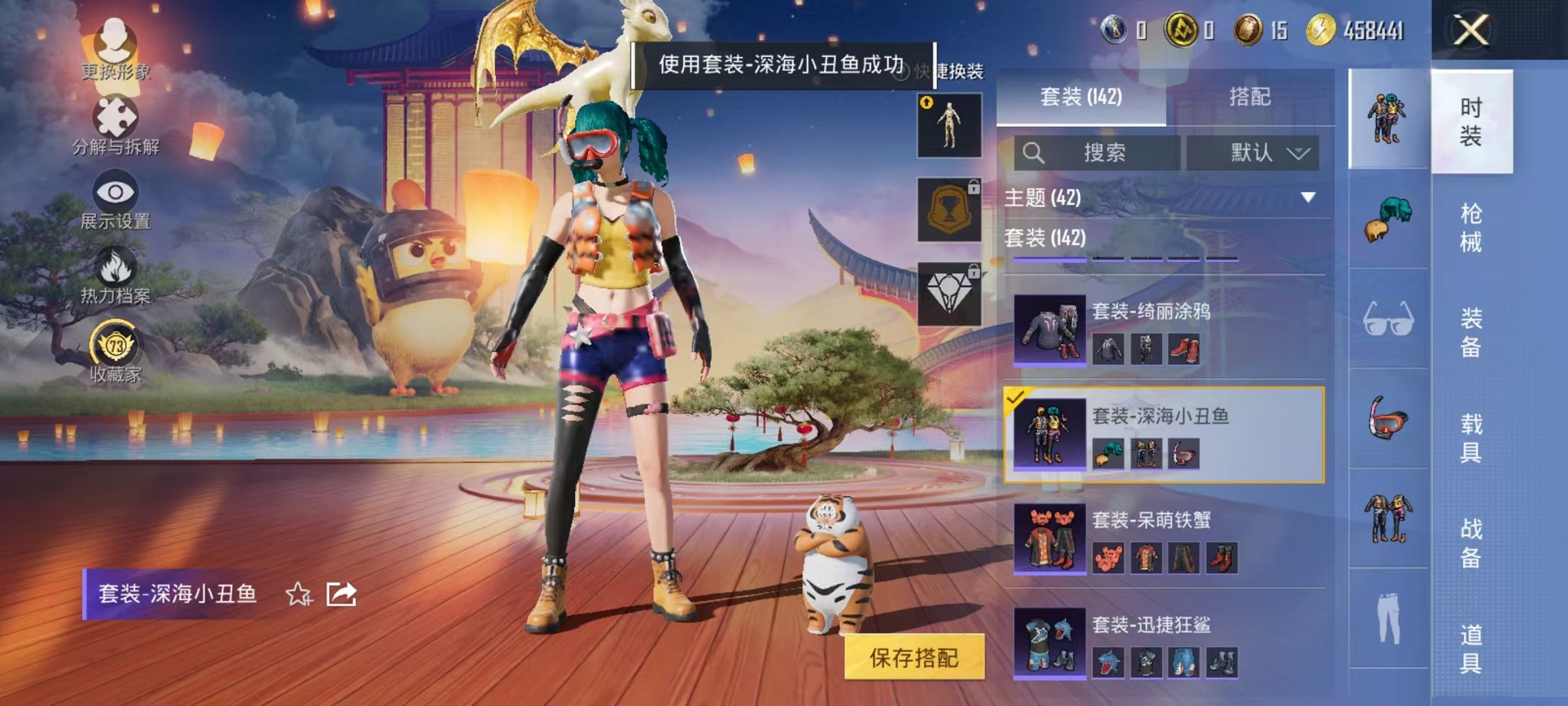The width and height of the screenshot is (1568, 706).
Task: Toggle the mannequin preview display
Action: click(950, 127)
